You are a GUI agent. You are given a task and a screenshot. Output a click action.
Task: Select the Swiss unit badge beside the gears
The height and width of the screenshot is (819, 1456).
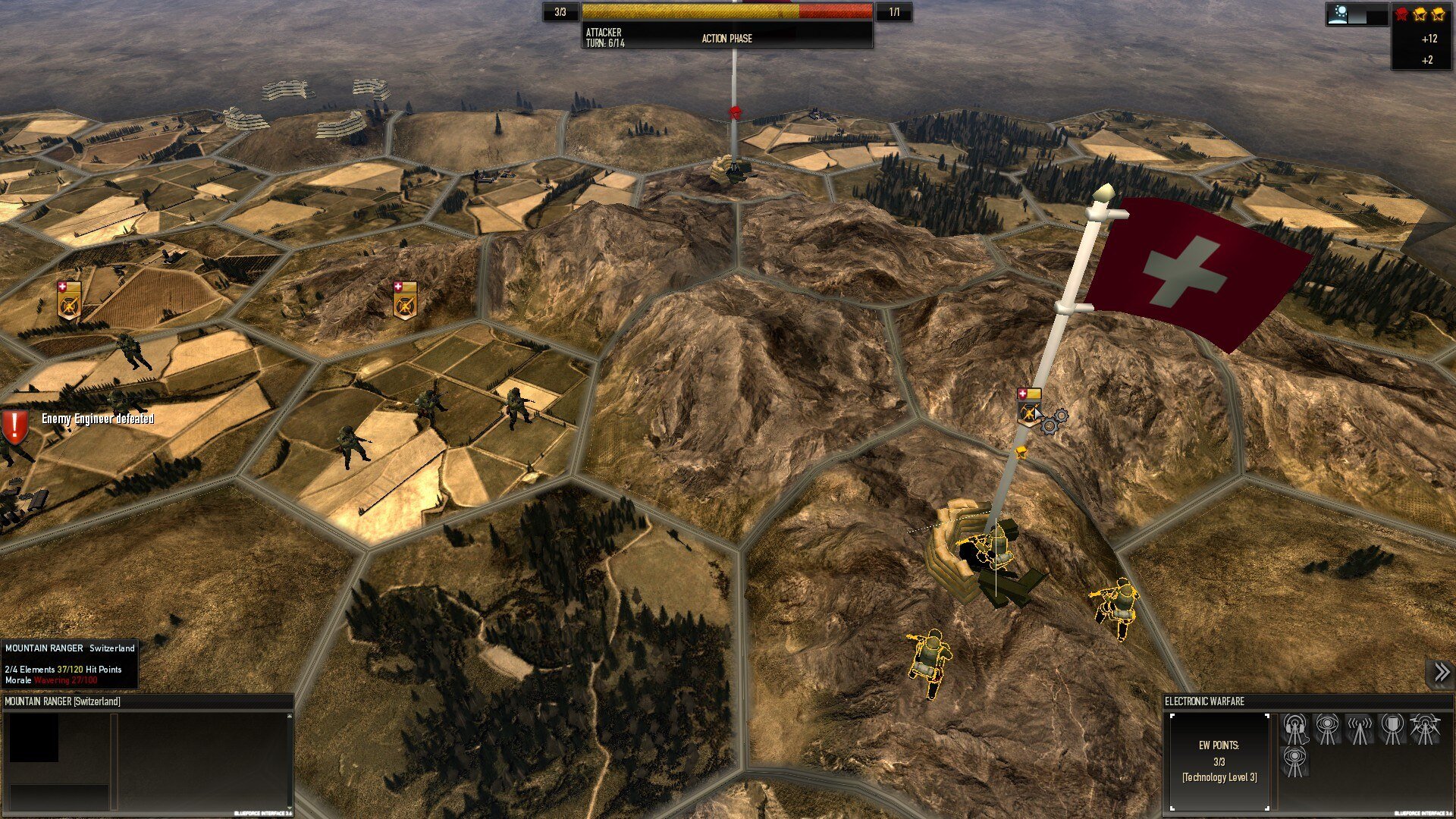(x=1028, y=408)
